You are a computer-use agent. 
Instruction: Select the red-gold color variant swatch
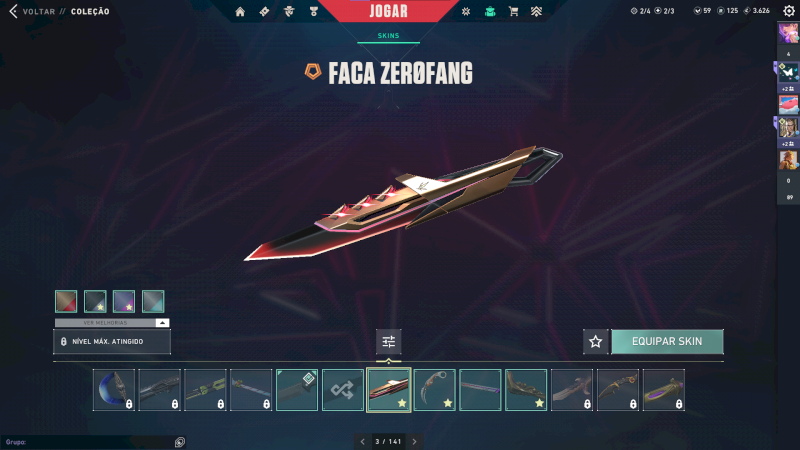tap(66, 301)
